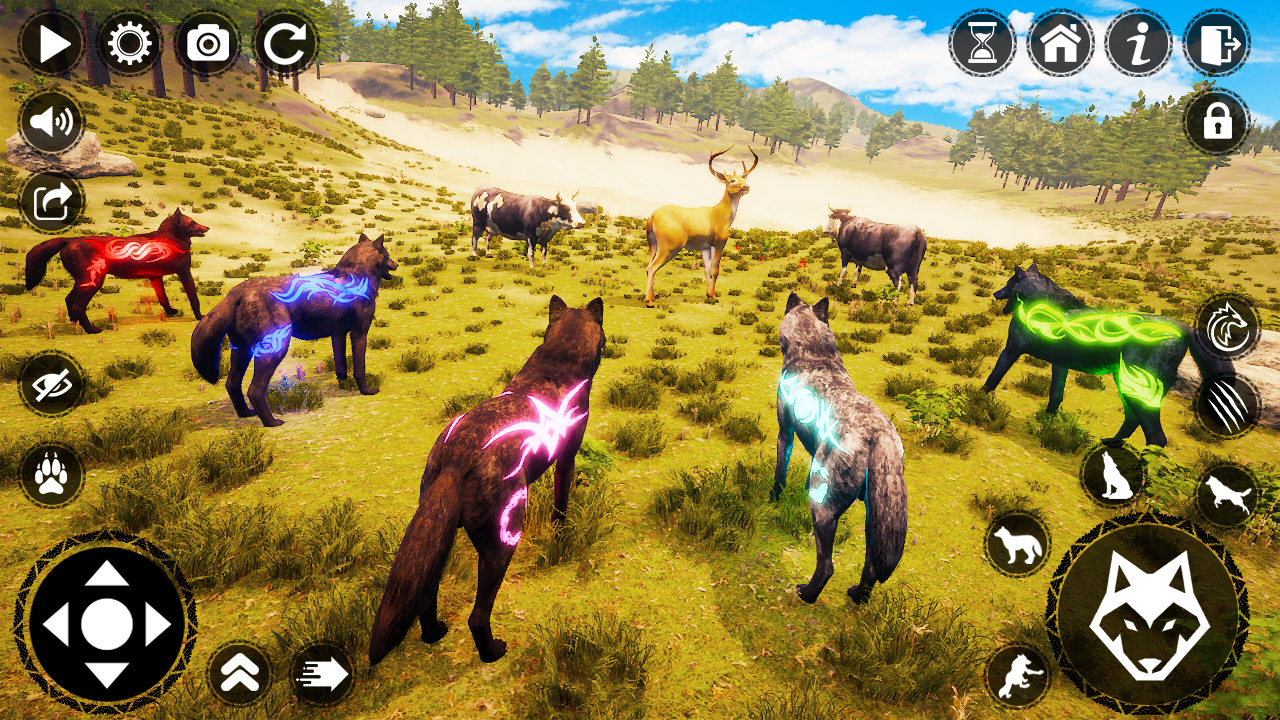1280x720 pixels.
Task: Open the hourglass time icon
Action: (982, 42)
